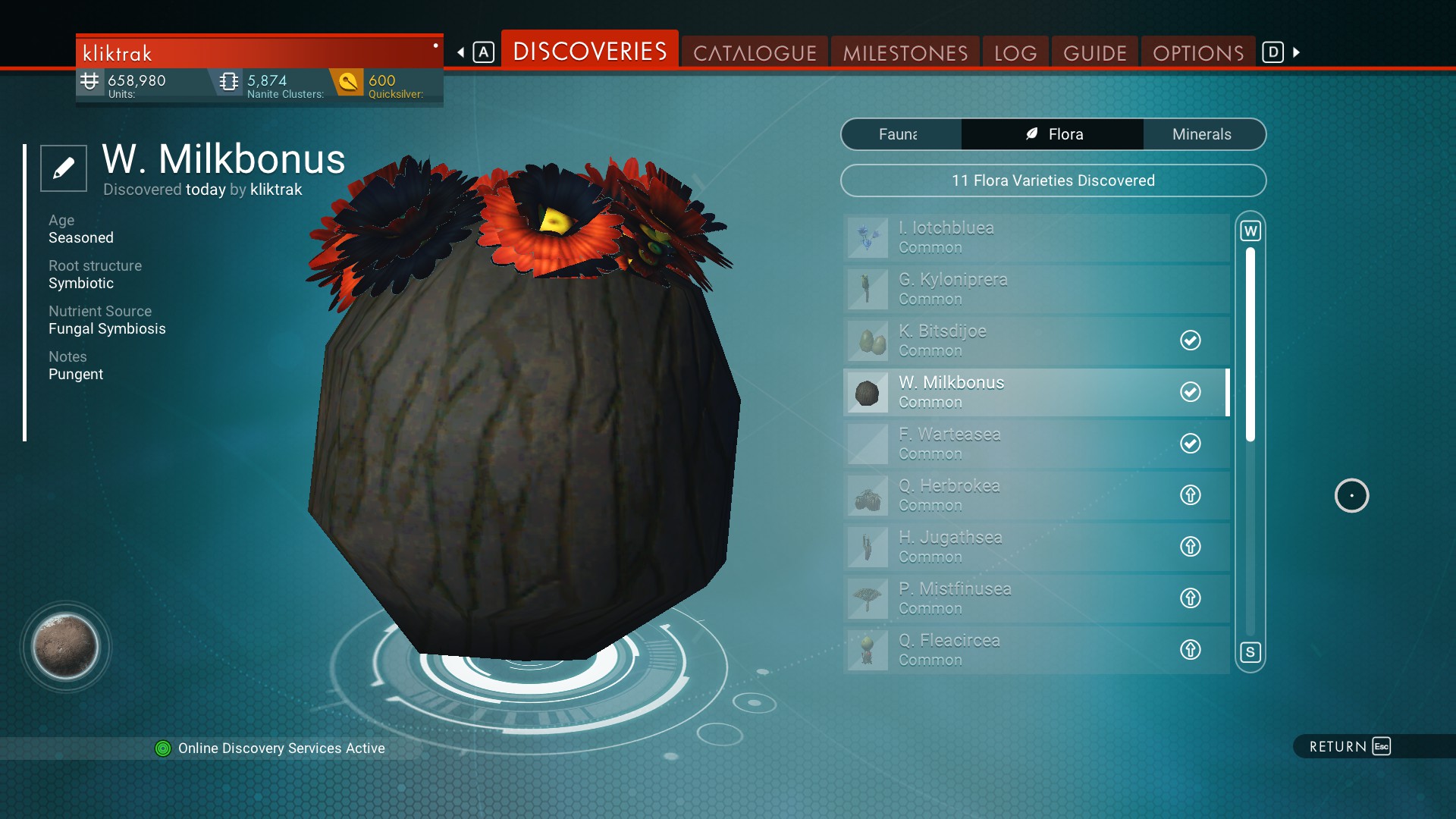
Task: Show the Fauna discoveries list
Action: tap(901, 134)
